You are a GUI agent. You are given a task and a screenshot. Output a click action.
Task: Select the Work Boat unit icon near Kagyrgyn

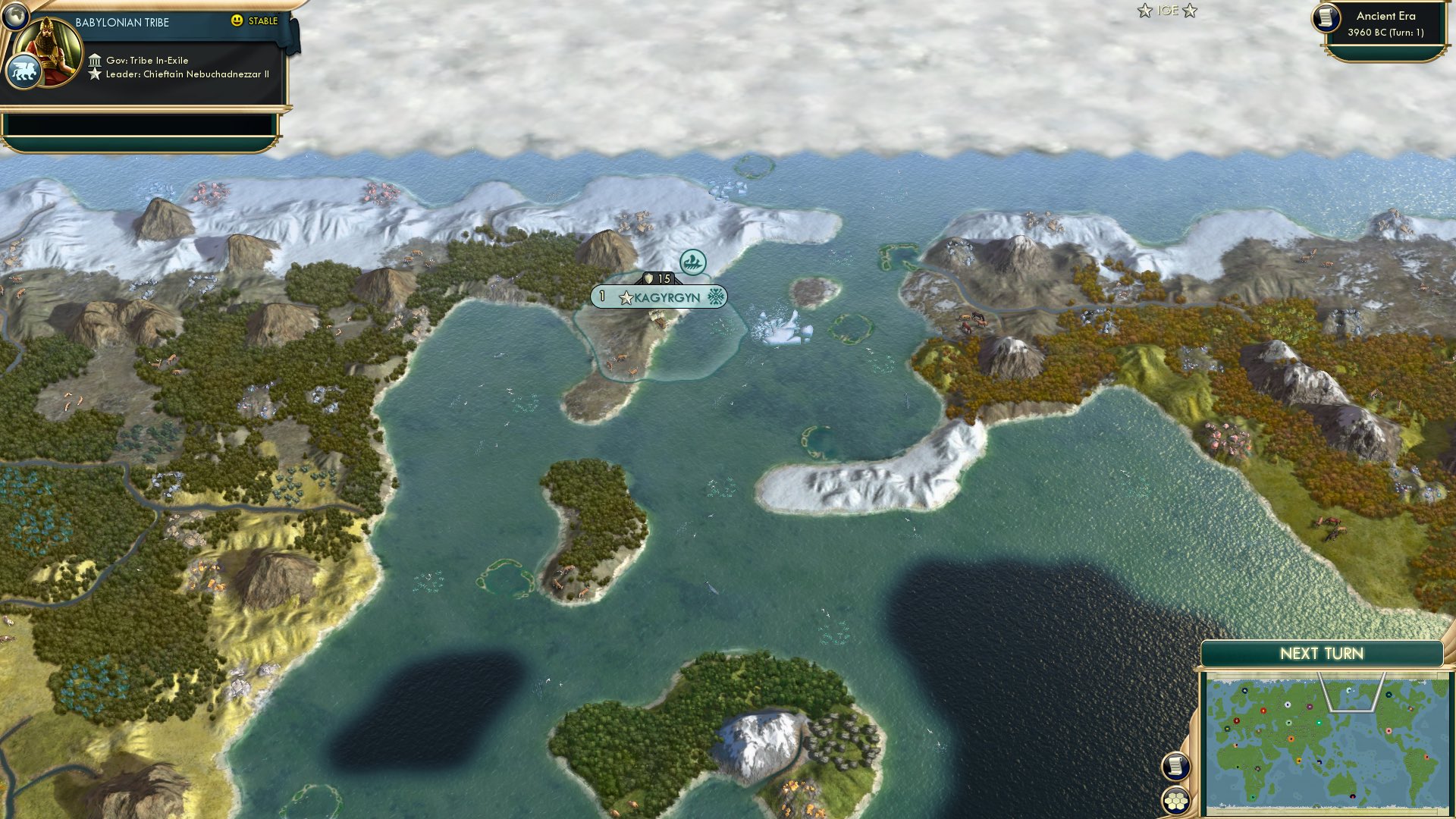pos(692,261)
